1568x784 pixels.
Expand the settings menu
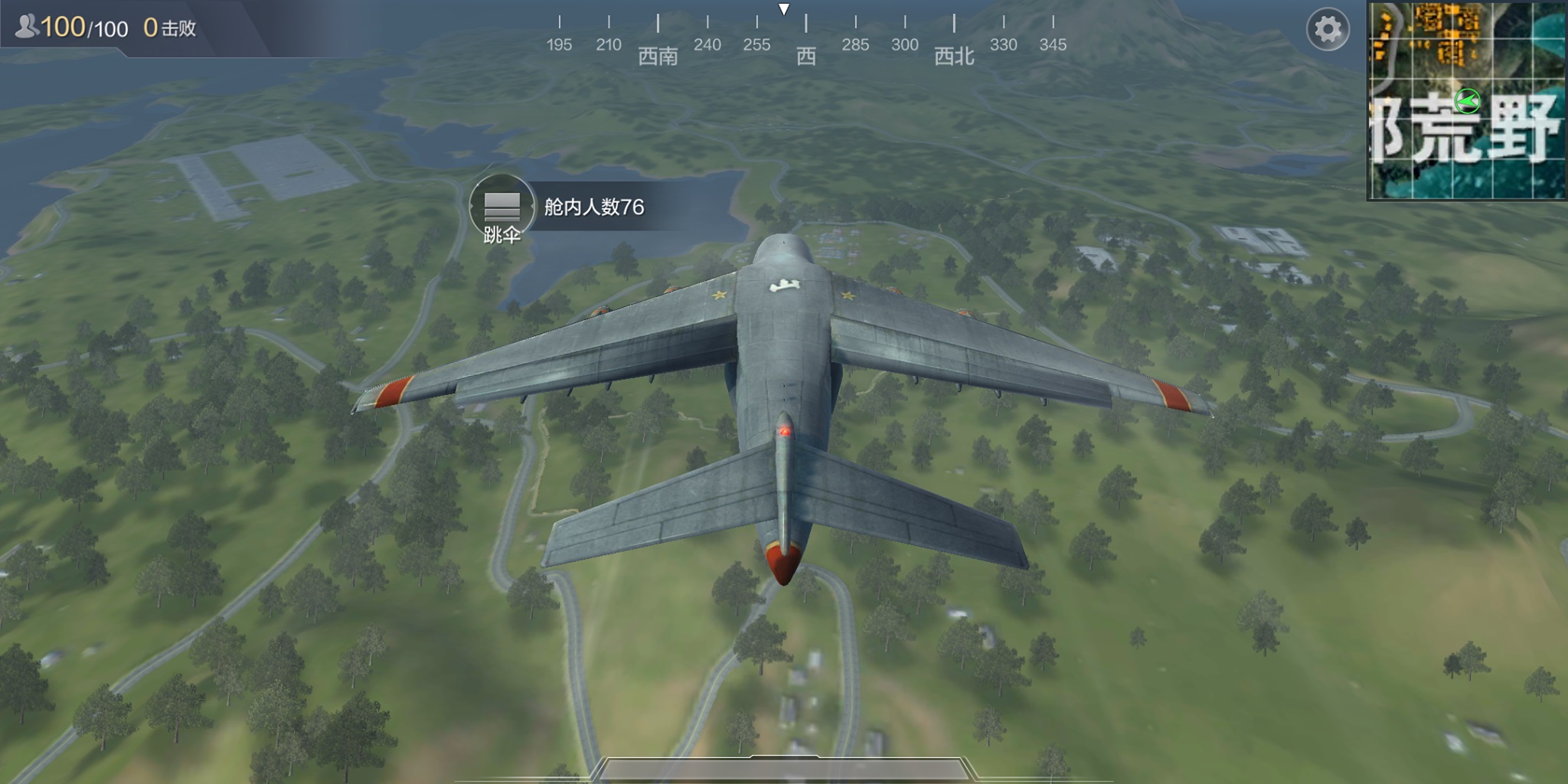click(1327, 28)
